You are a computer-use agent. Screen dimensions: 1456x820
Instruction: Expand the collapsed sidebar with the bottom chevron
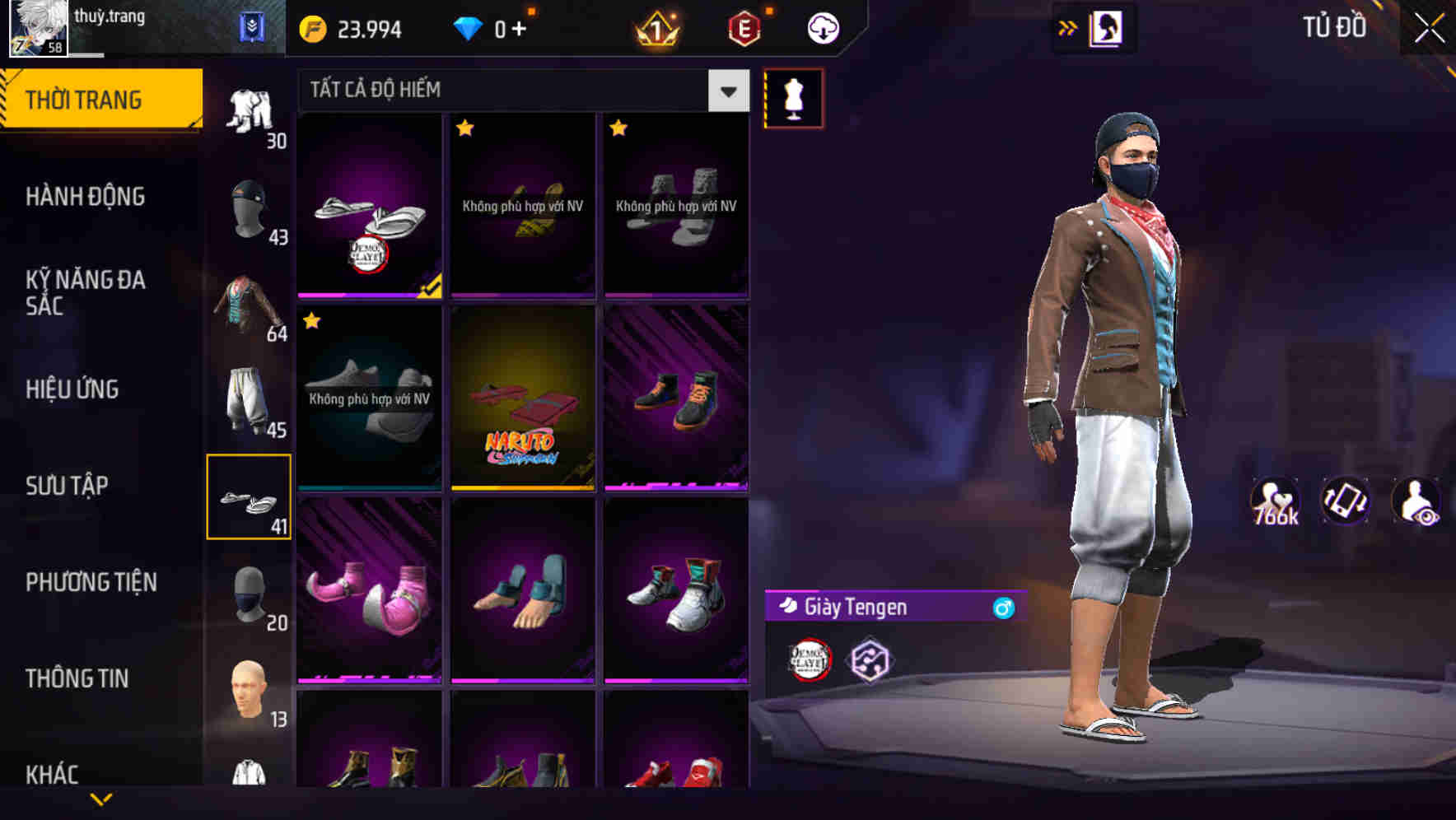tap(101, 800)
